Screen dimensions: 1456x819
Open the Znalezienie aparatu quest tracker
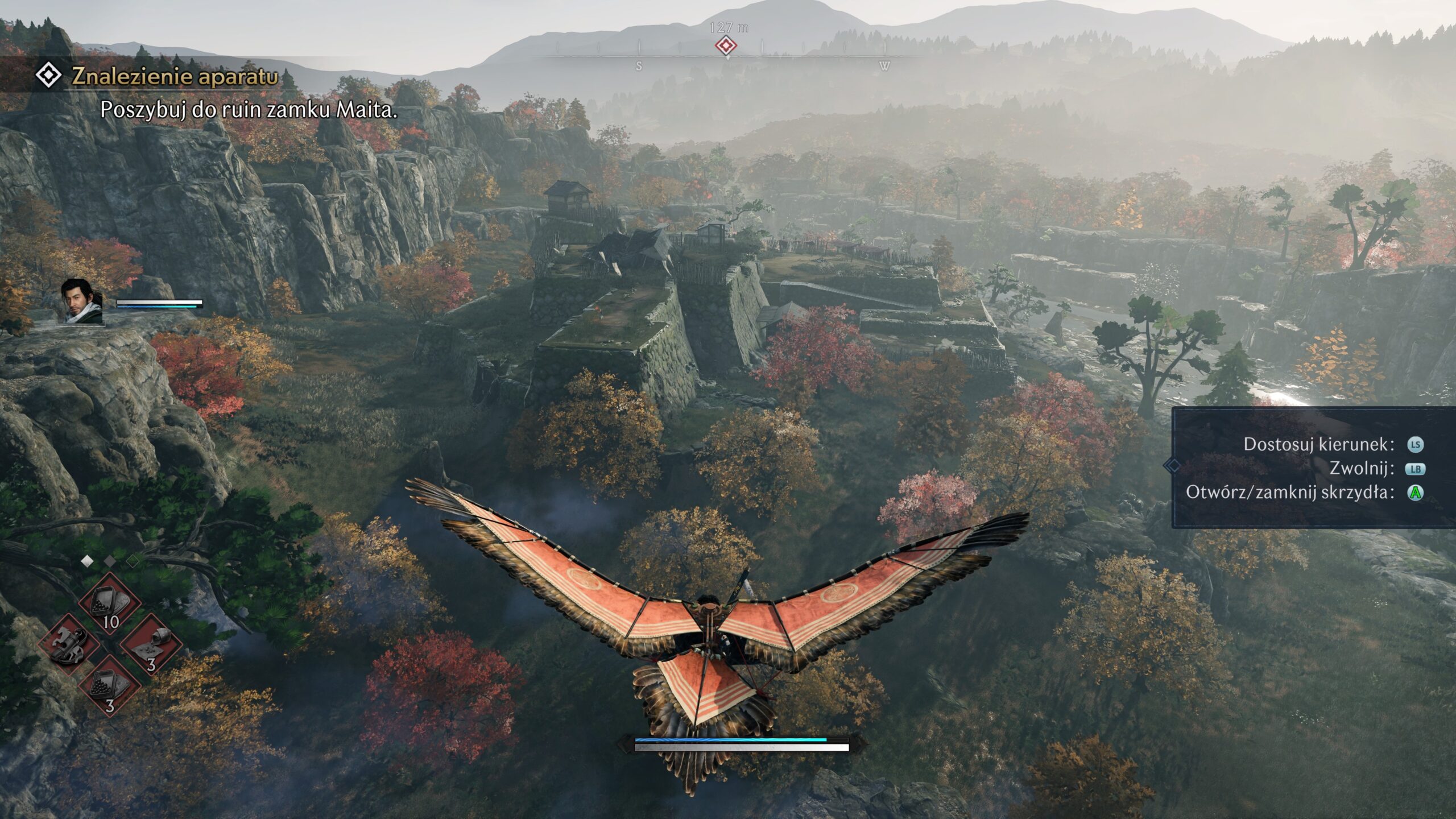coord(174,77)
